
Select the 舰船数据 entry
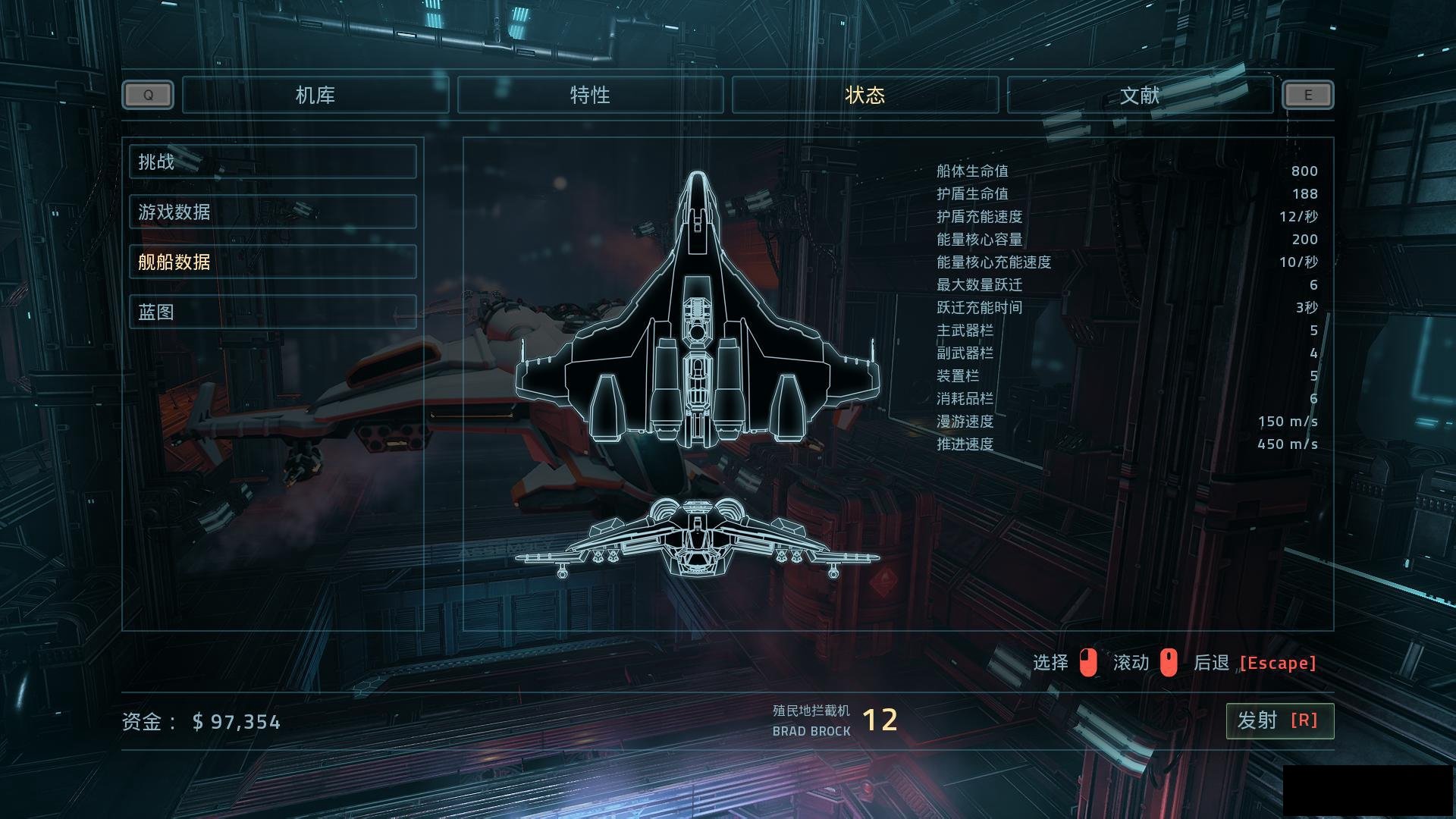point(272,262)
